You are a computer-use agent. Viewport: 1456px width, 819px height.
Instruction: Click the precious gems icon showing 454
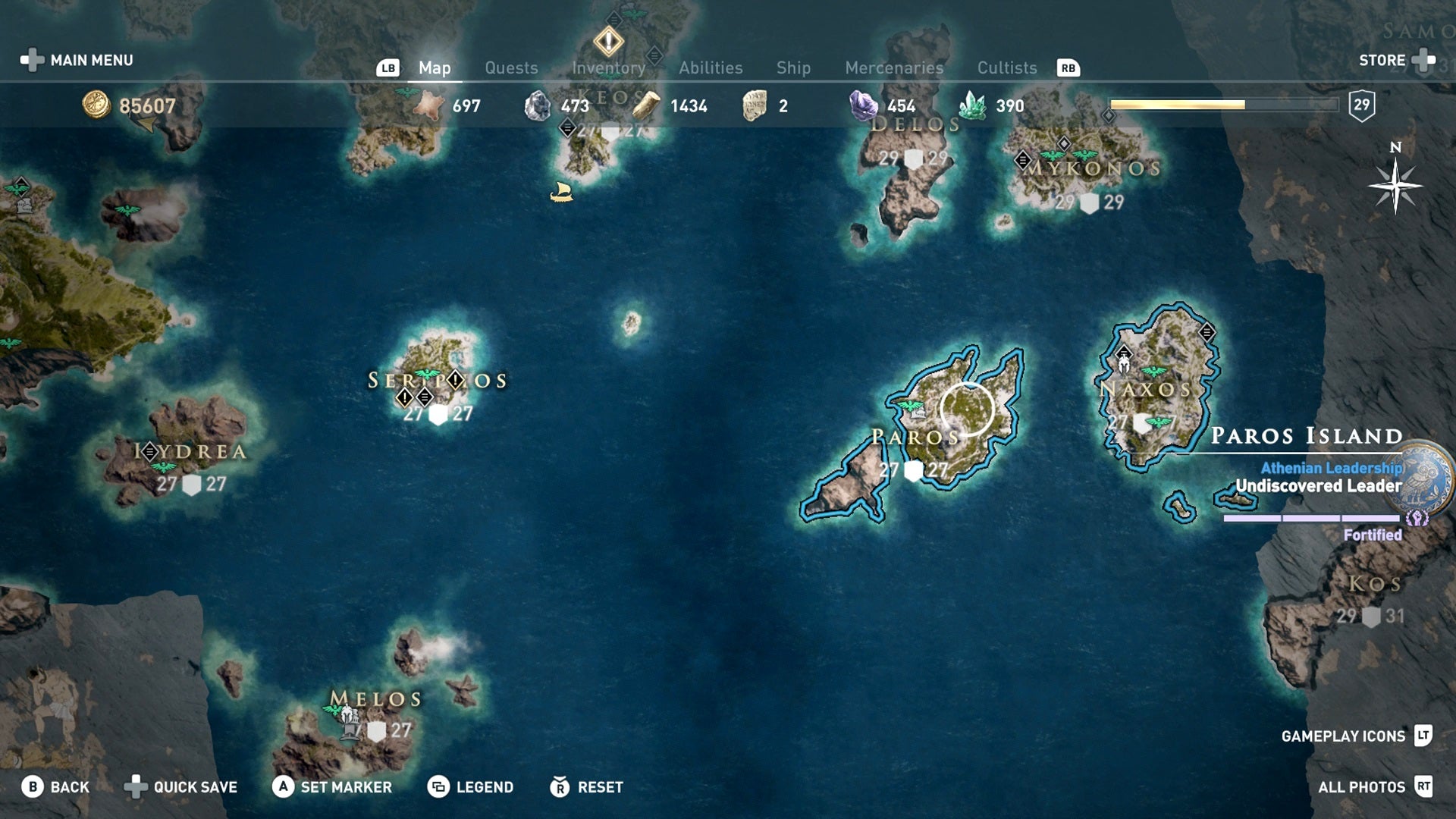coord(863,105)
